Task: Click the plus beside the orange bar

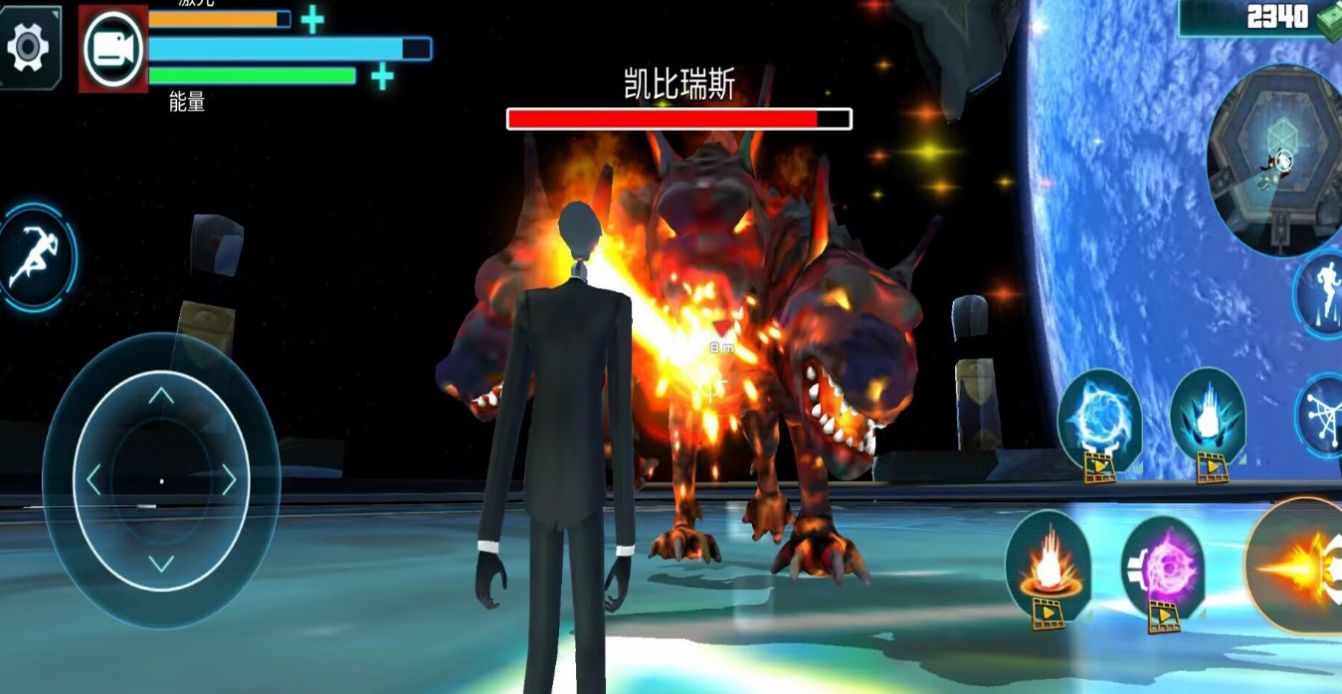Action: [313, 19]
